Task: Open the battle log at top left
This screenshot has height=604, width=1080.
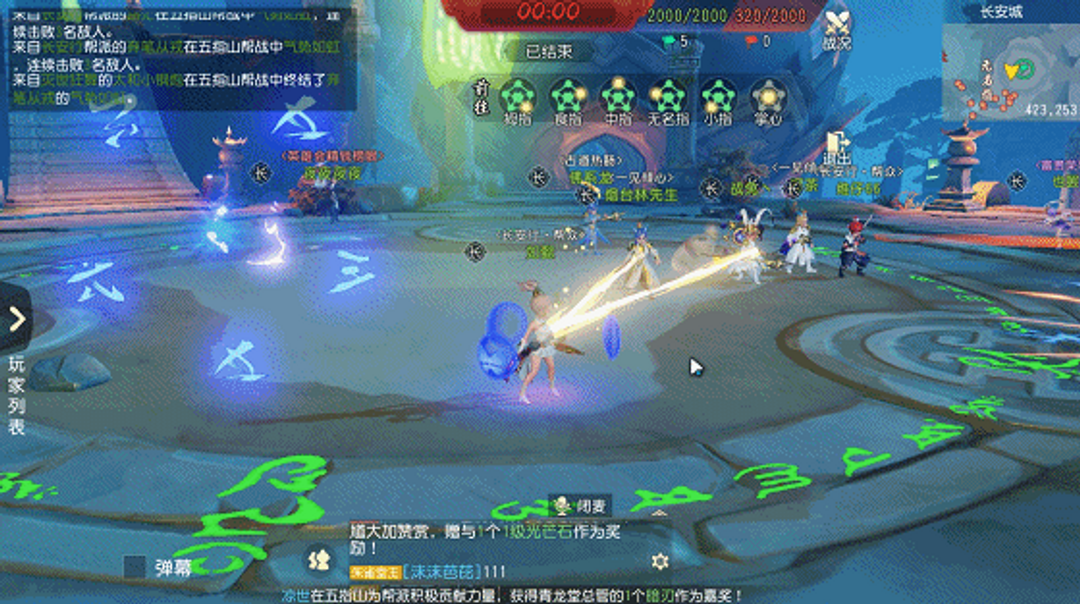Action: pyautogui.click(x=182, y=60)
